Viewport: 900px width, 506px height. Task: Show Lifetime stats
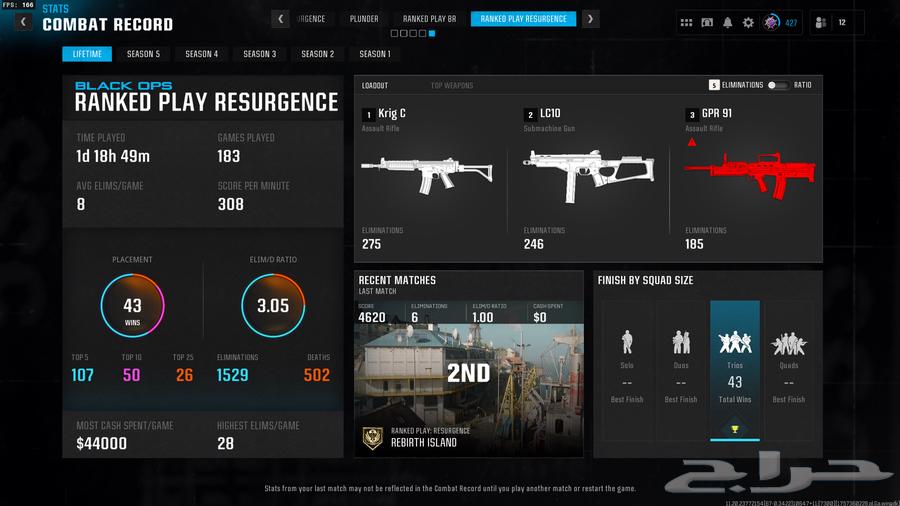pyautogui.click(x=86, y=54)
